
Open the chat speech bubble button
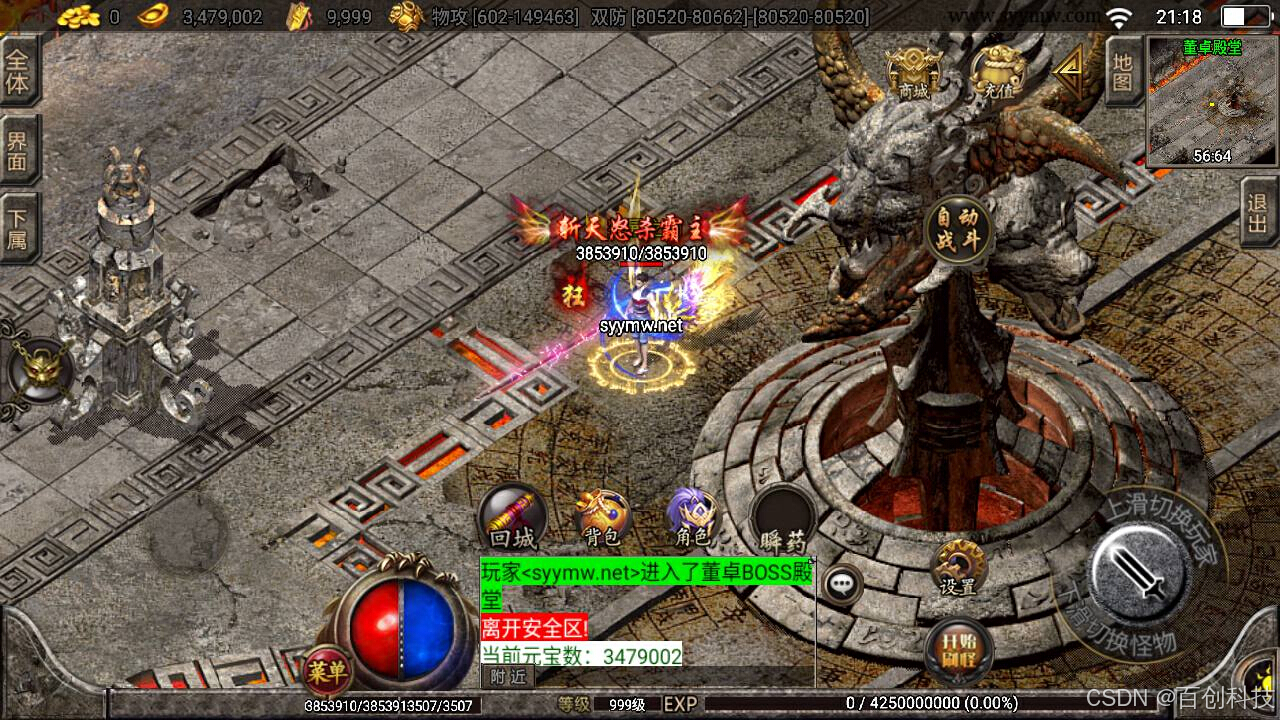[844, 583]
